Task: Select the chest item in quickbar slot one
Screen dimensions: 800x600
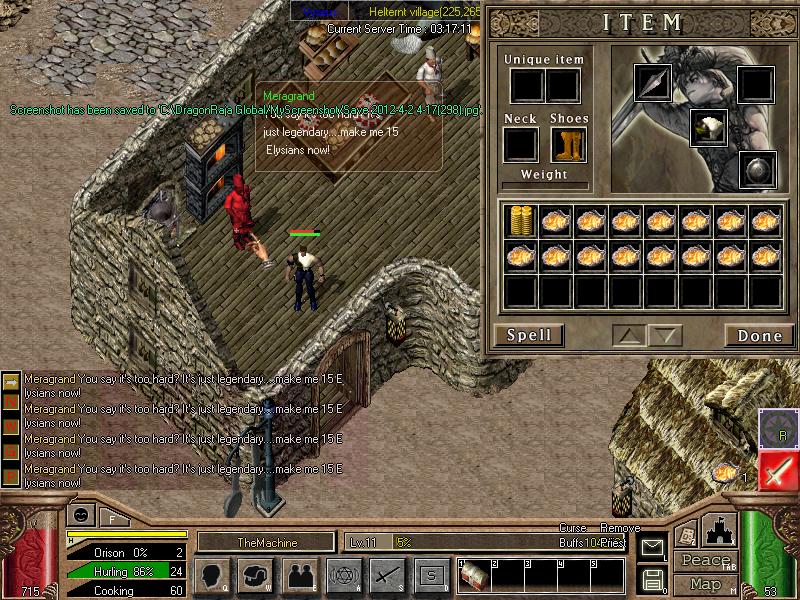Action: tap(474, 575)
